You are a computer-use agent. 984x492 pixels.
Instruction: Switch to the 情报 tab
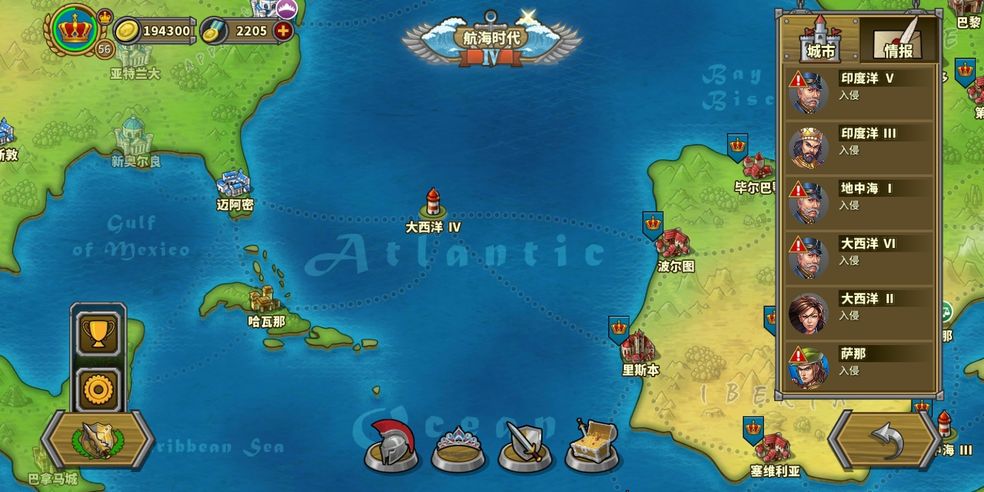click(x=897, y=42)
